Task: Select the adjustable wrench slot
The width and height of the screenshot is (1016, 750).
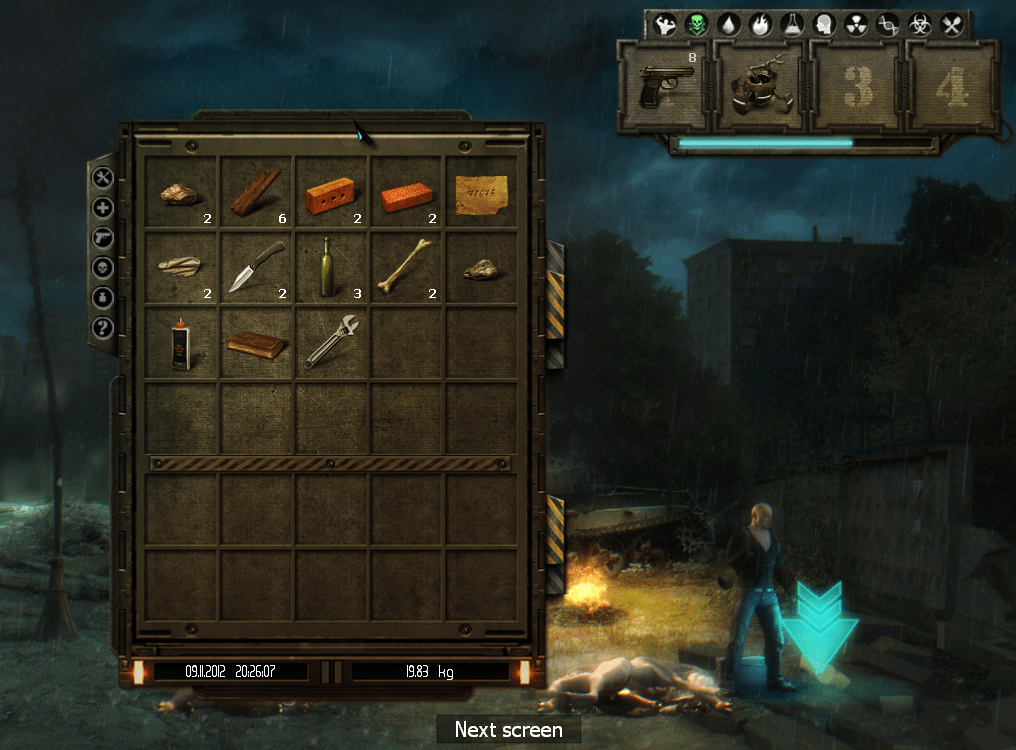Action: pos(331,343)
